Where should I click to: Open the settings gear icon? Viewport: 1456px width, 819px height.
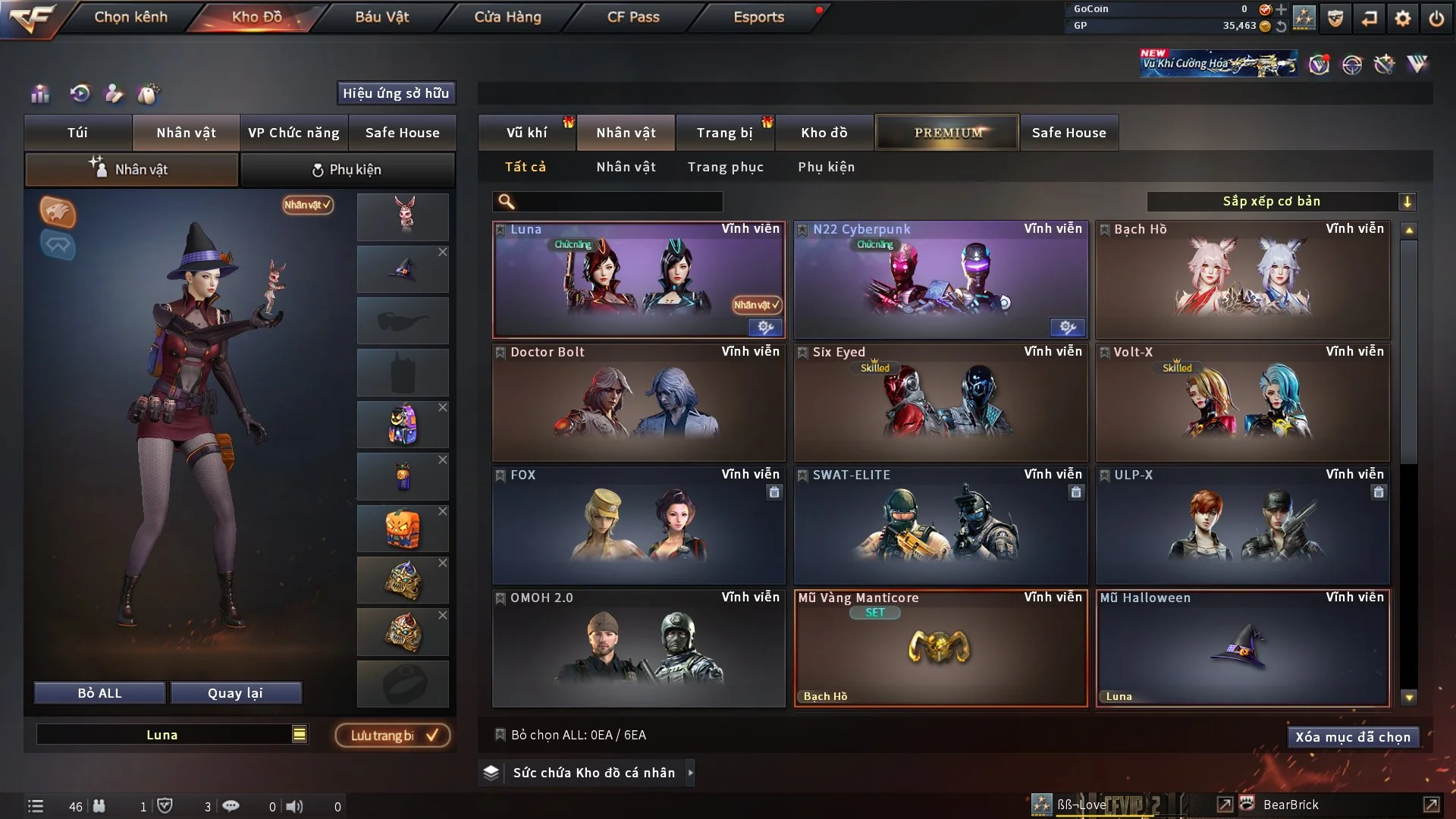point(1402,18)
